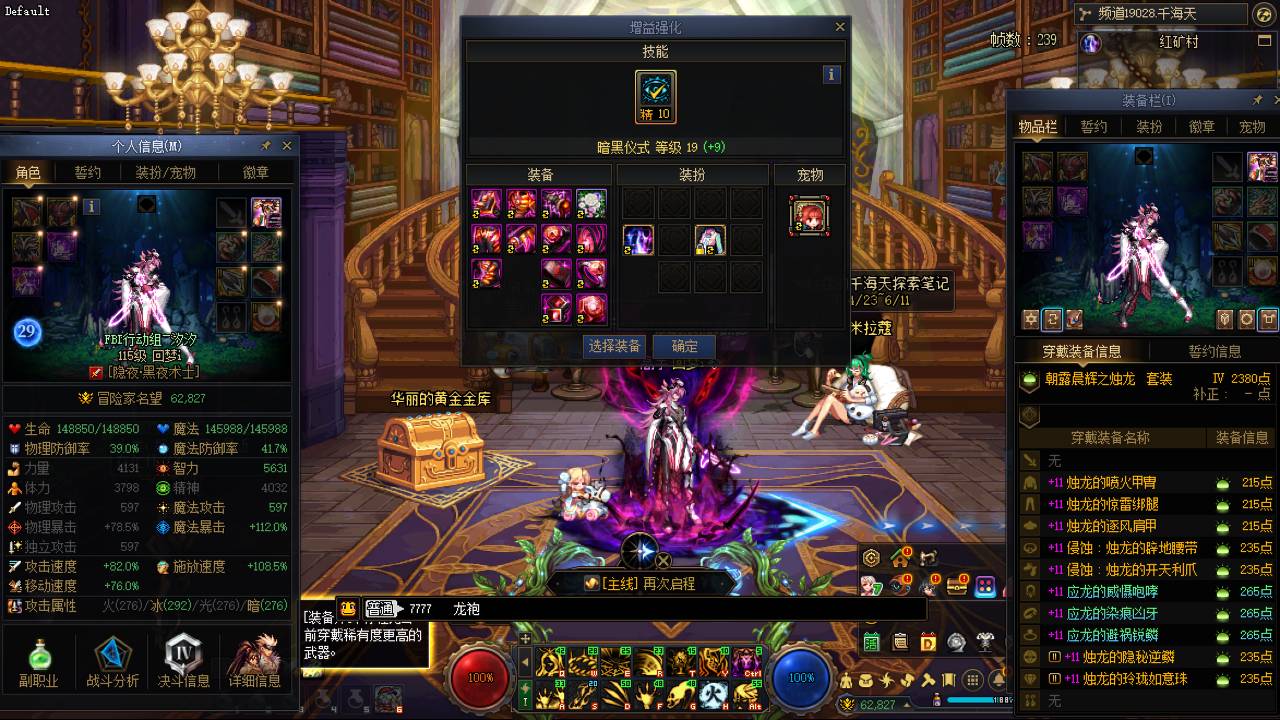Click the red-haired pet slot
This screenshot has height=720, width=1280.
tap(809, 215)
